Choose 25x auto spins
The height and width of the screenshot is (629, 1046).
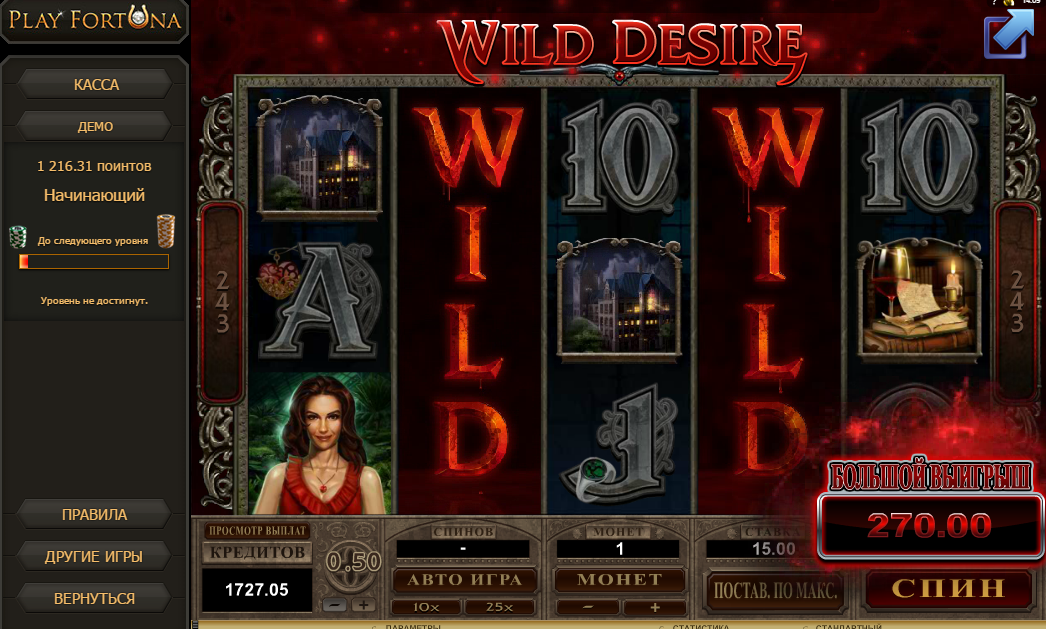(x=500, y=607)
